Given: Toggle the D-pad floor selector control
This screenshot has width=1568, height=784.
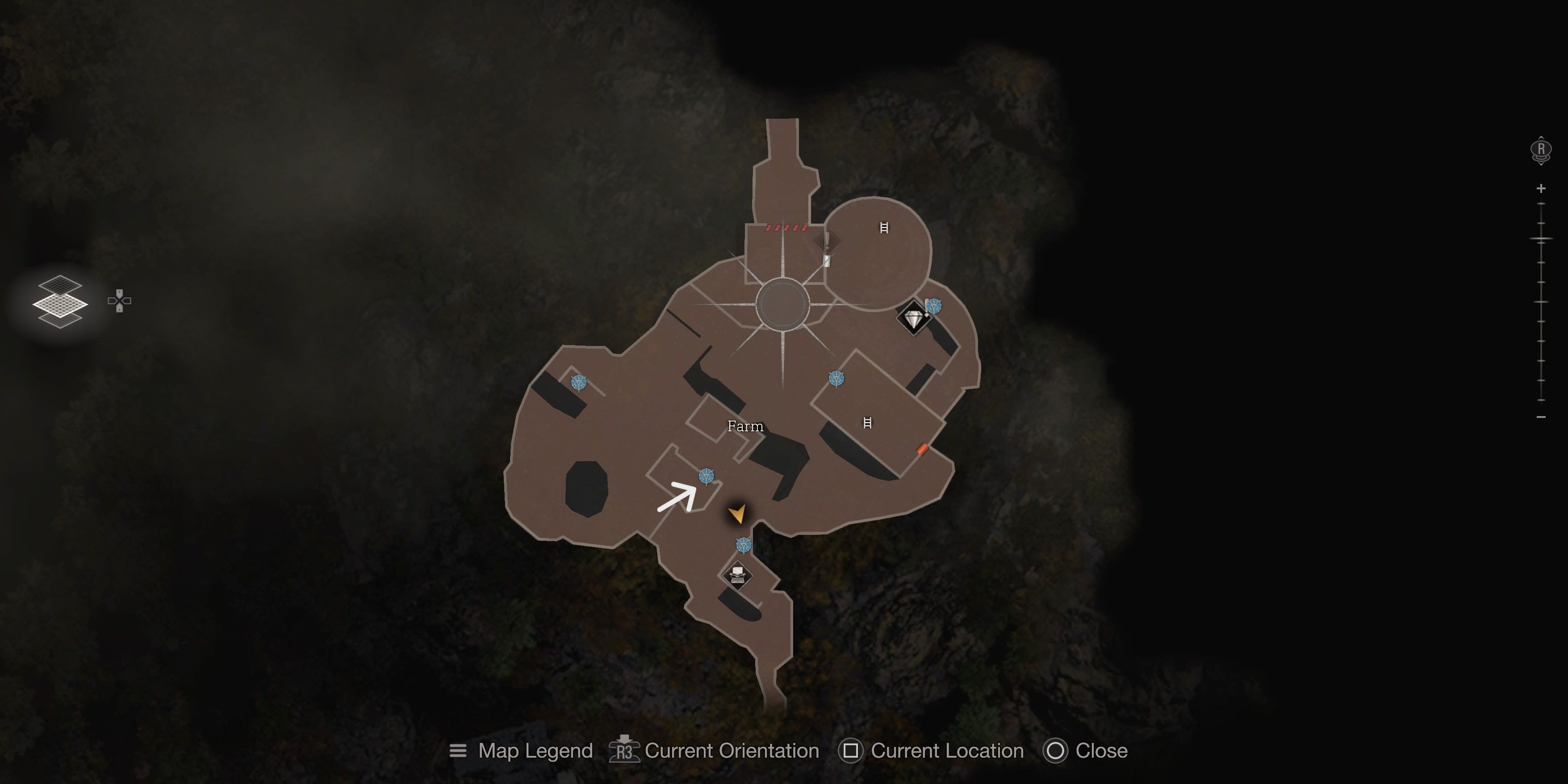Looking at the screenshot, I should [119, 300].
